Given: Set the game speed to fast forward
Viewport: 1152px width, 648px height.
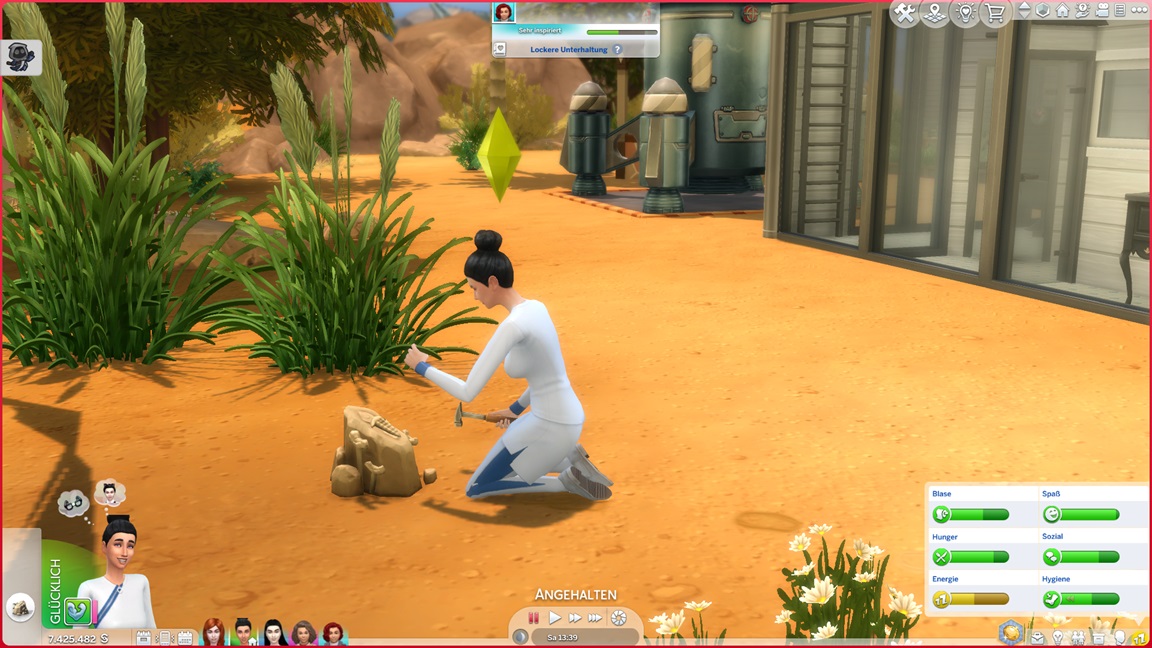Looking at the screenshot, I should (x=575, y=619).
